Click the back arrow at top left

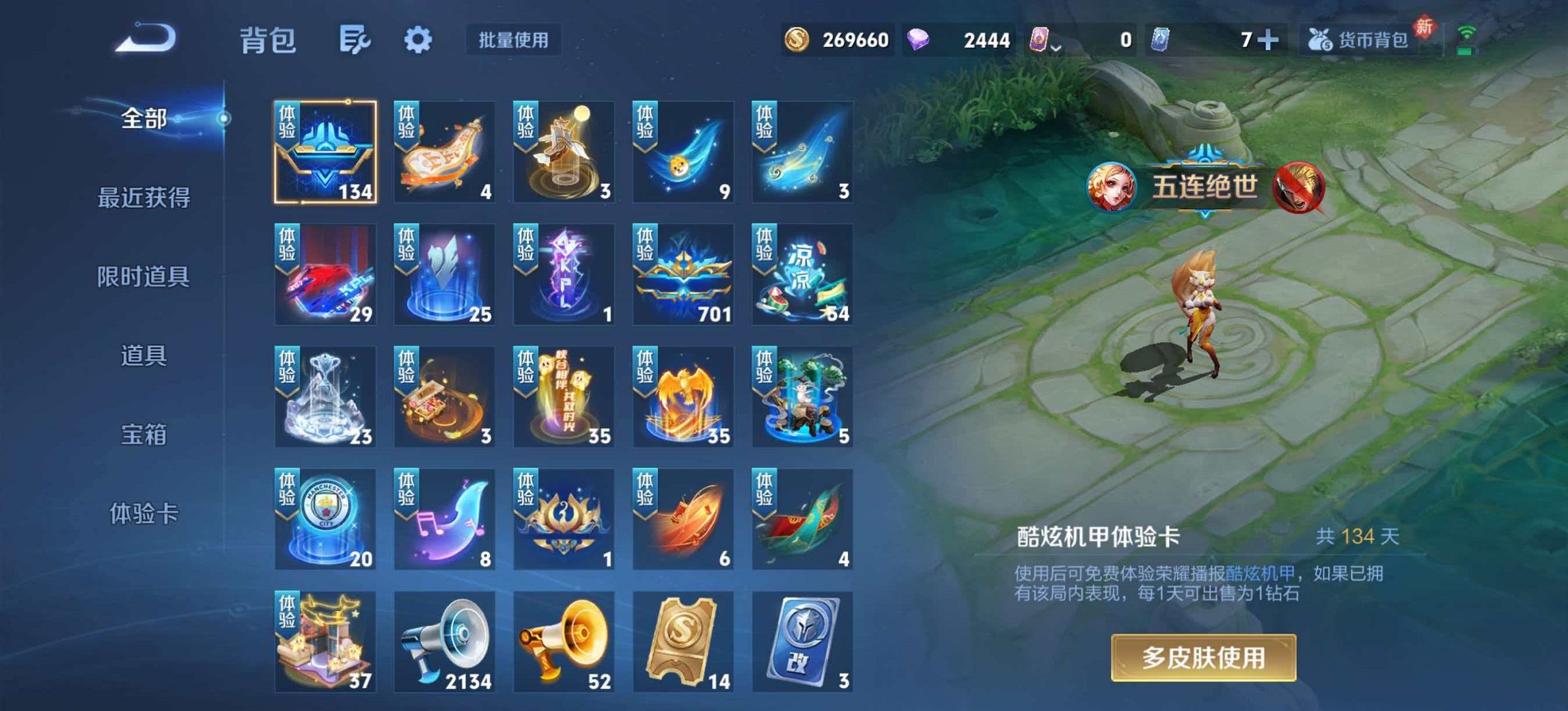tap(143, 39)
